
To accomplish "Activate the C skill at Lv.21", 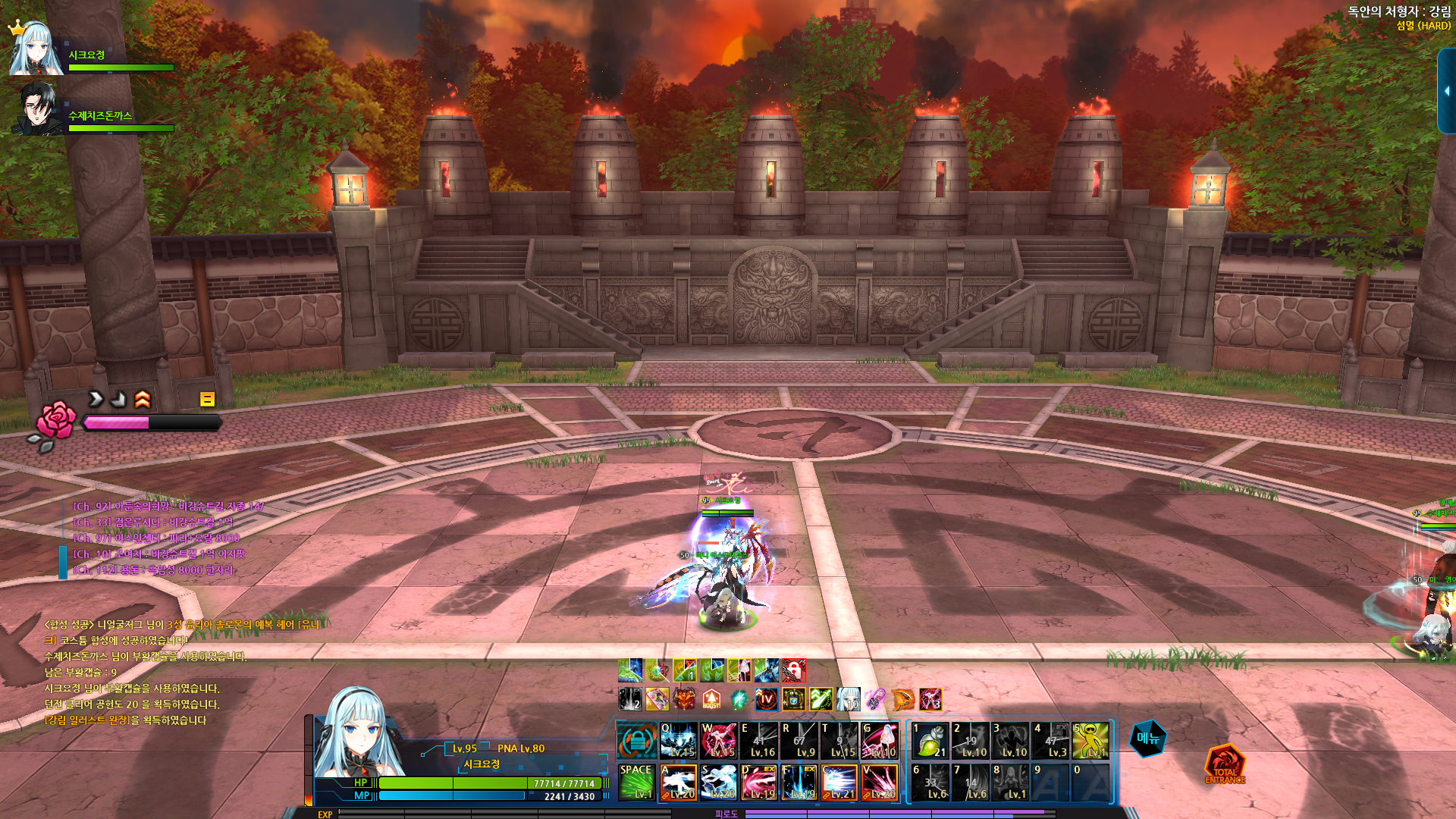I will (x=839, y=782).
